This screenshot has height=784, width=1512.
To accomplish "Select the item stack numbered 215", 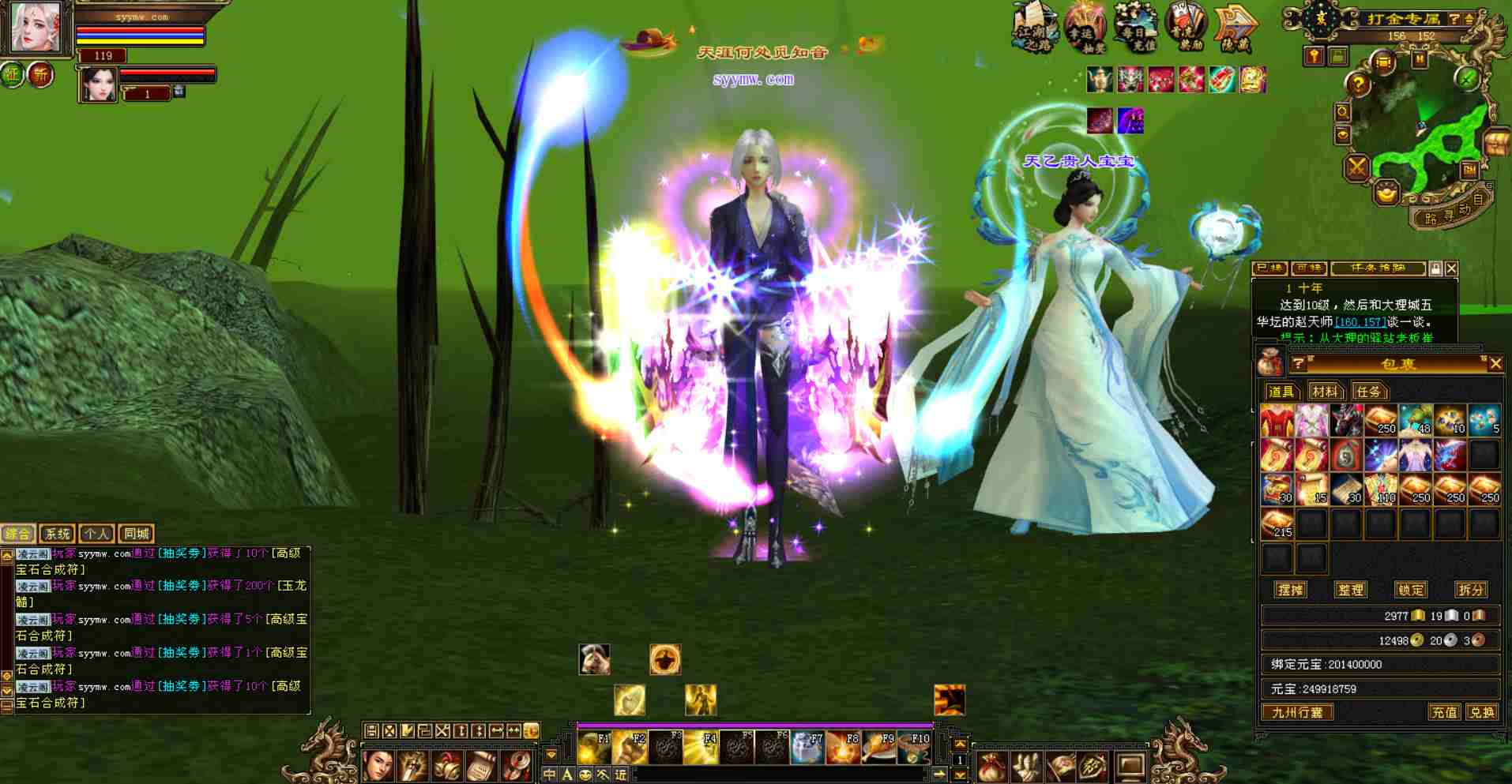I will [x=1277, y=524].
